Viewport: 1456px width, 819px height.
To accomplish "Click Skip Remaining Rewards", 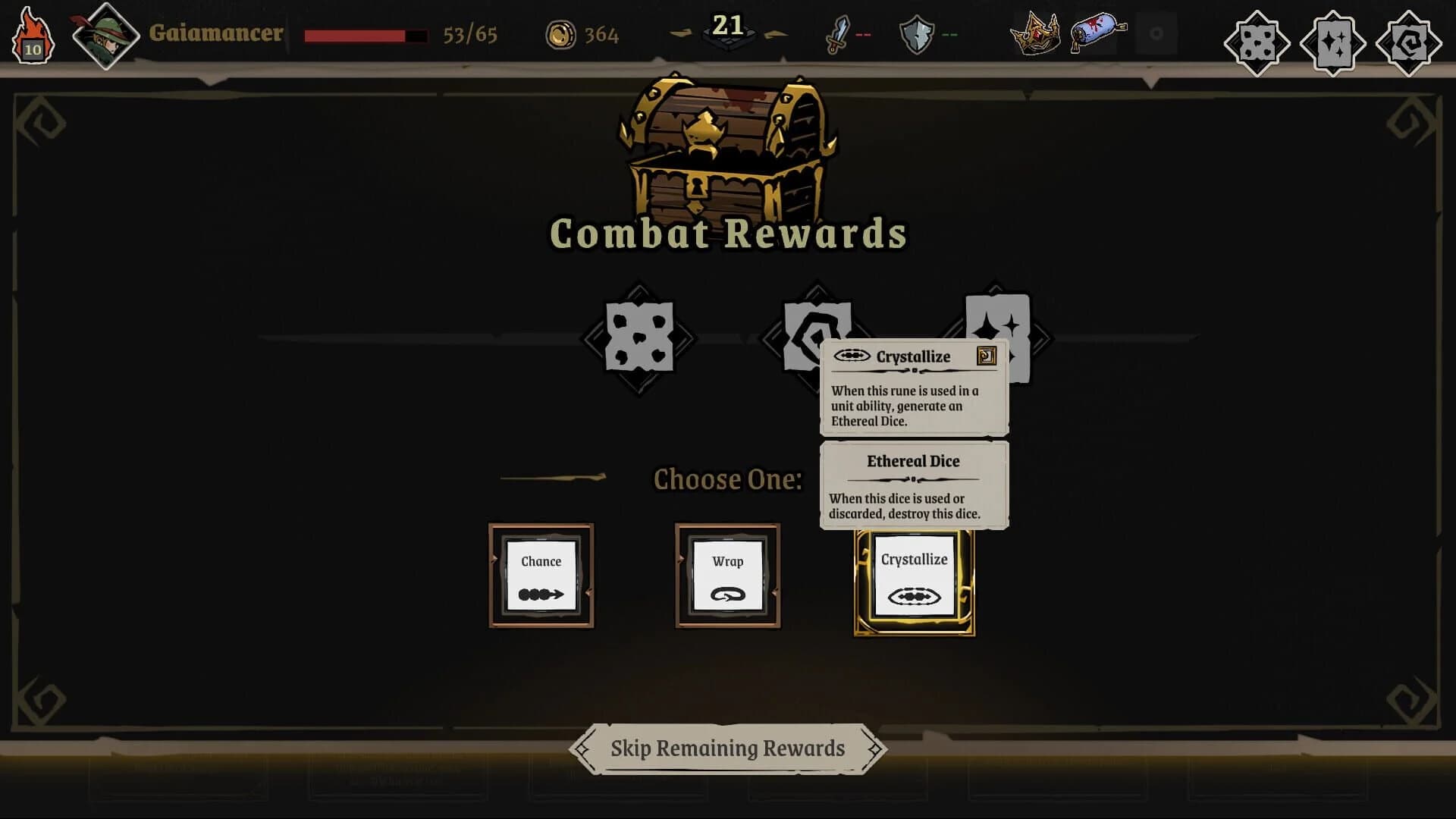I will (726, 748).
